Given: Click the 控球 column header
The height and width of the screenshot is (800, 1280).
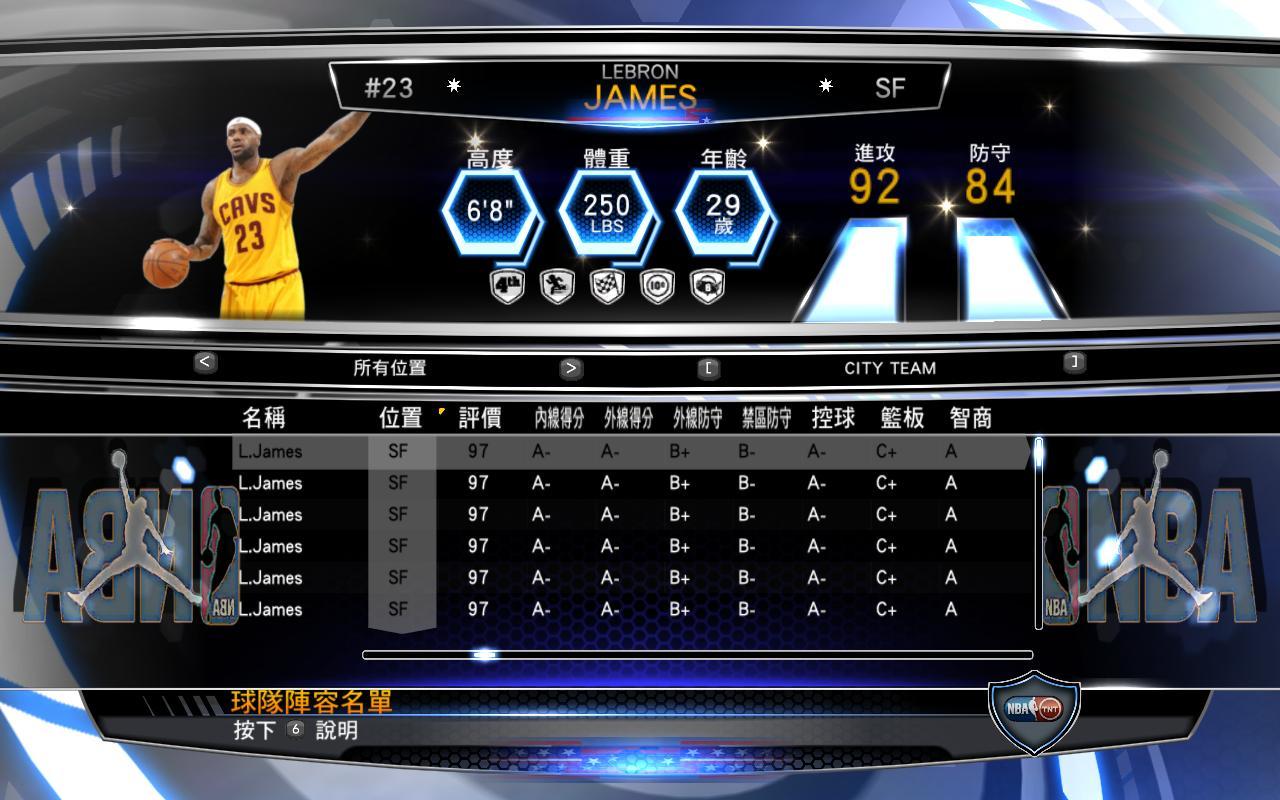Looking at the screenshot, I should 833,418.
